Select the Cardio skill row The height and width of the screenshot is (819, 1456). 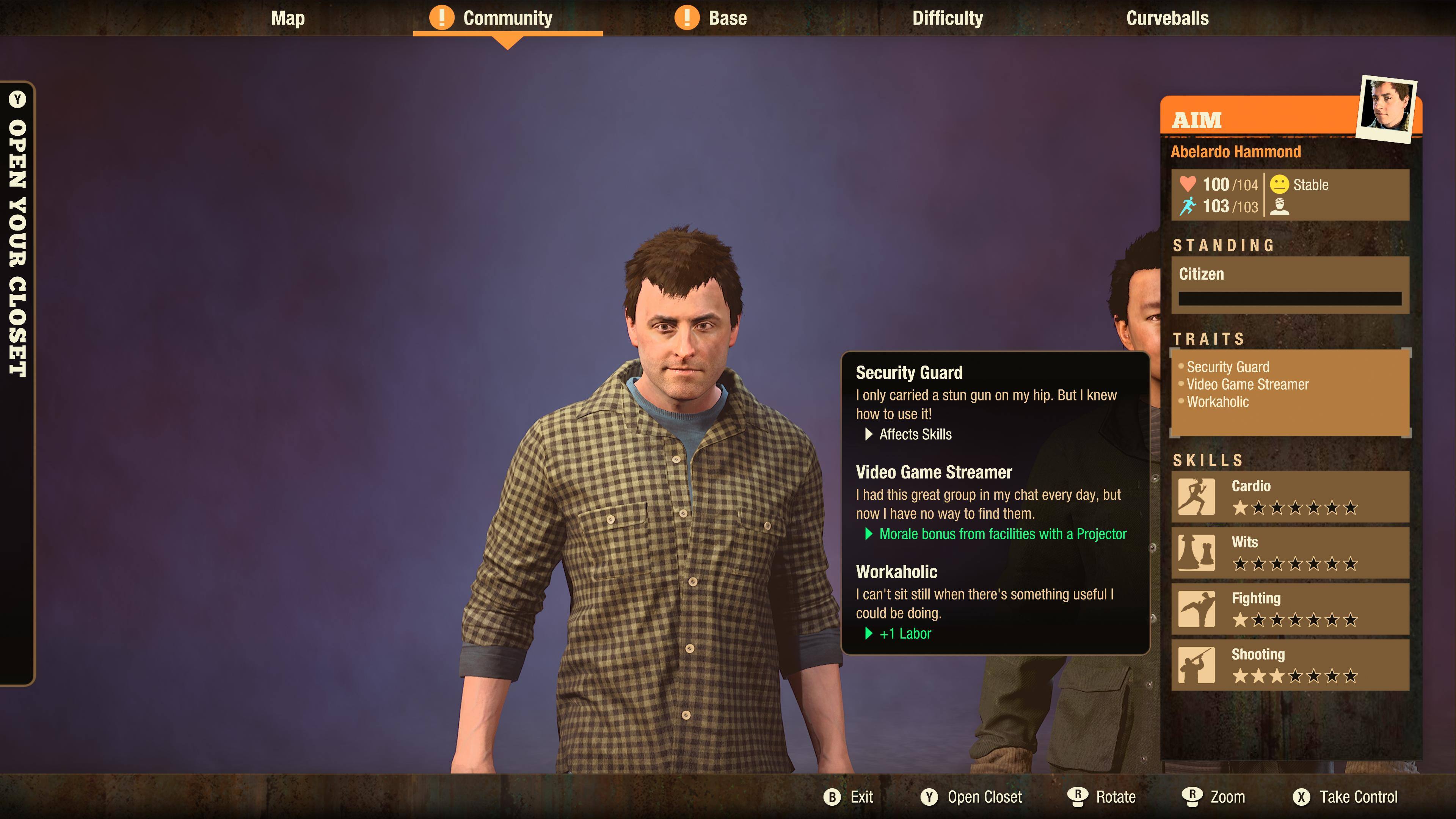pos(1290,497)
